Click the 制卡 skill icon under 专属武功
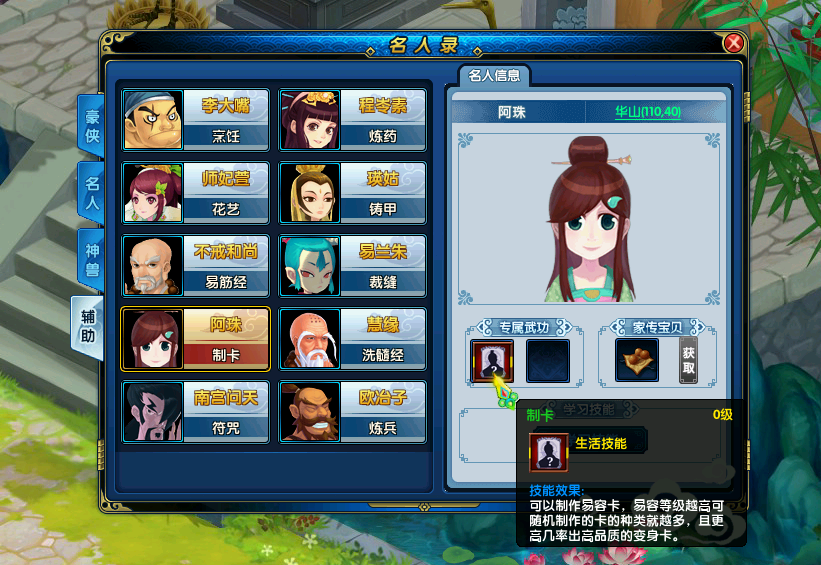The height and width of the screenshot is (565, 821). click(x=492, y=361)
